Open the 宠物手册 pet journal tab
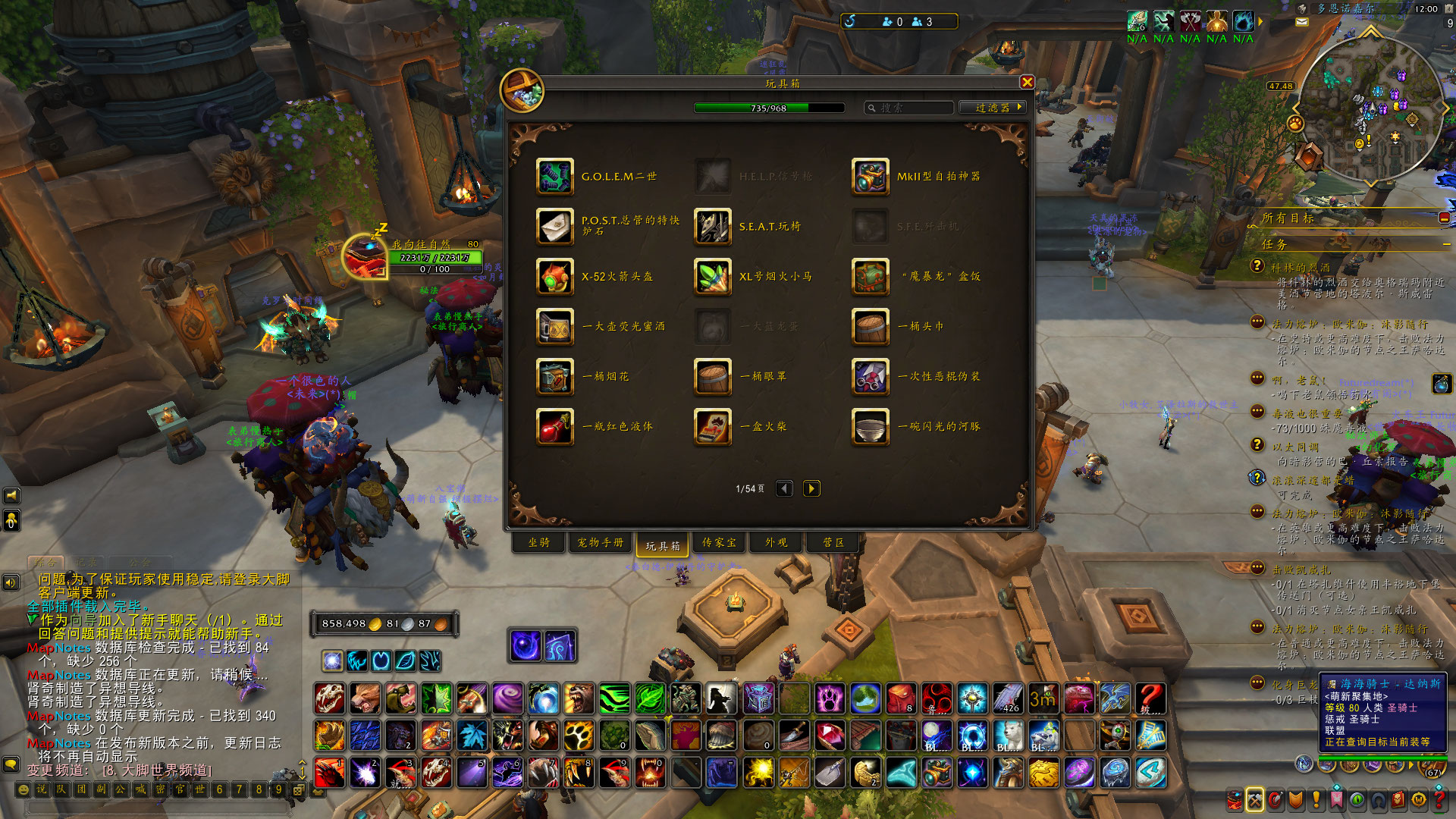The height and width of the screenshot is (819, 1456). 601,542
